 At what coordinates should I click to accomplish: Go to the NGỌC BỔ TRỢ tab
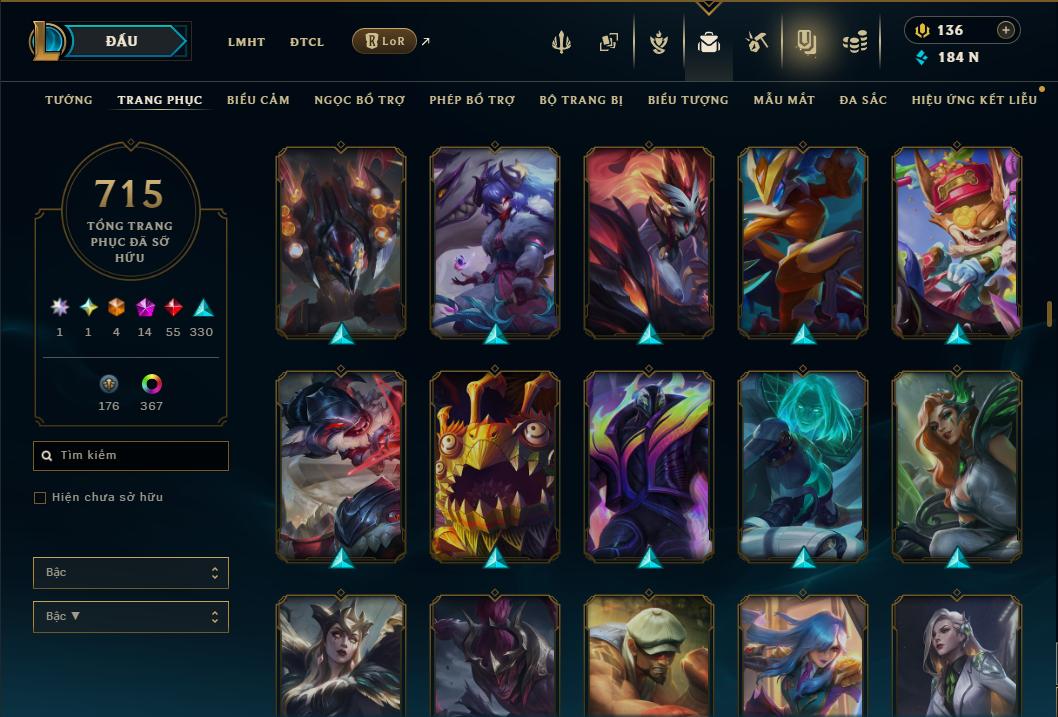point(359,100)
